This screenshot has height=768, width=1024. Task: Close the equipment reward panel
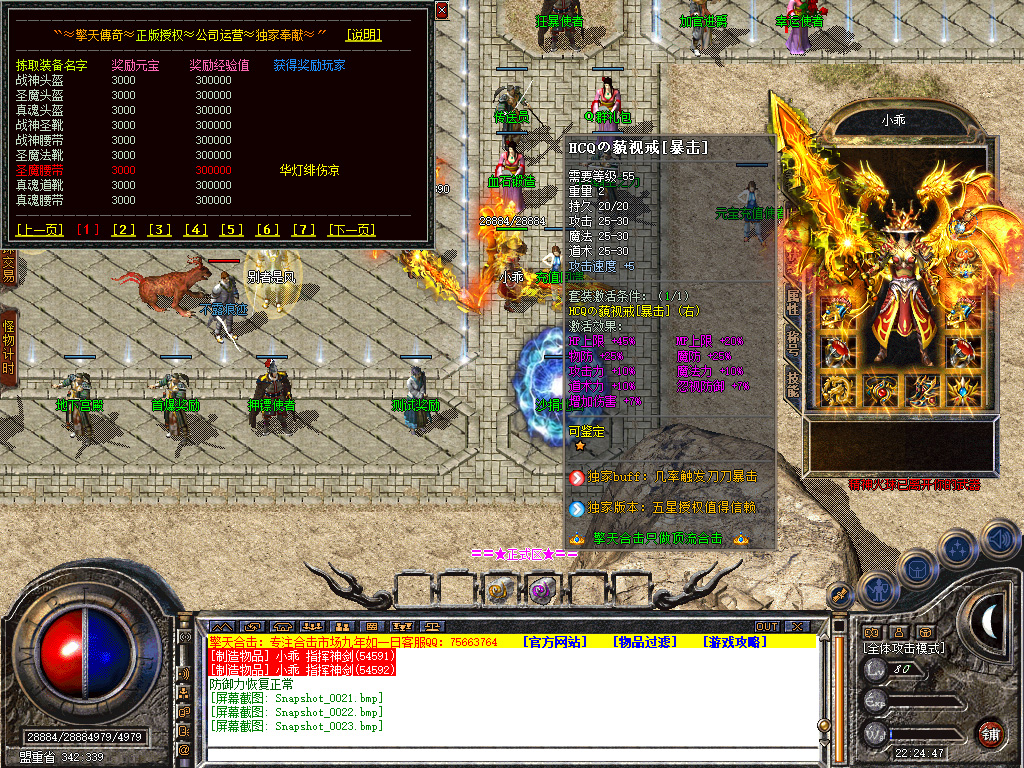pos(443,11)
